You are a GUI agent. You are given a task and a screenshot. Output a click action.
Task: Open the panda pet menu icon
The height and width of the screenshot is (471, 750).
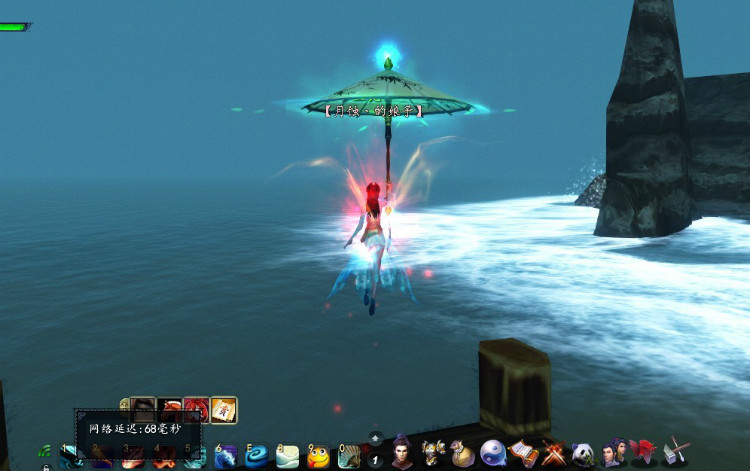pos(583,454)
